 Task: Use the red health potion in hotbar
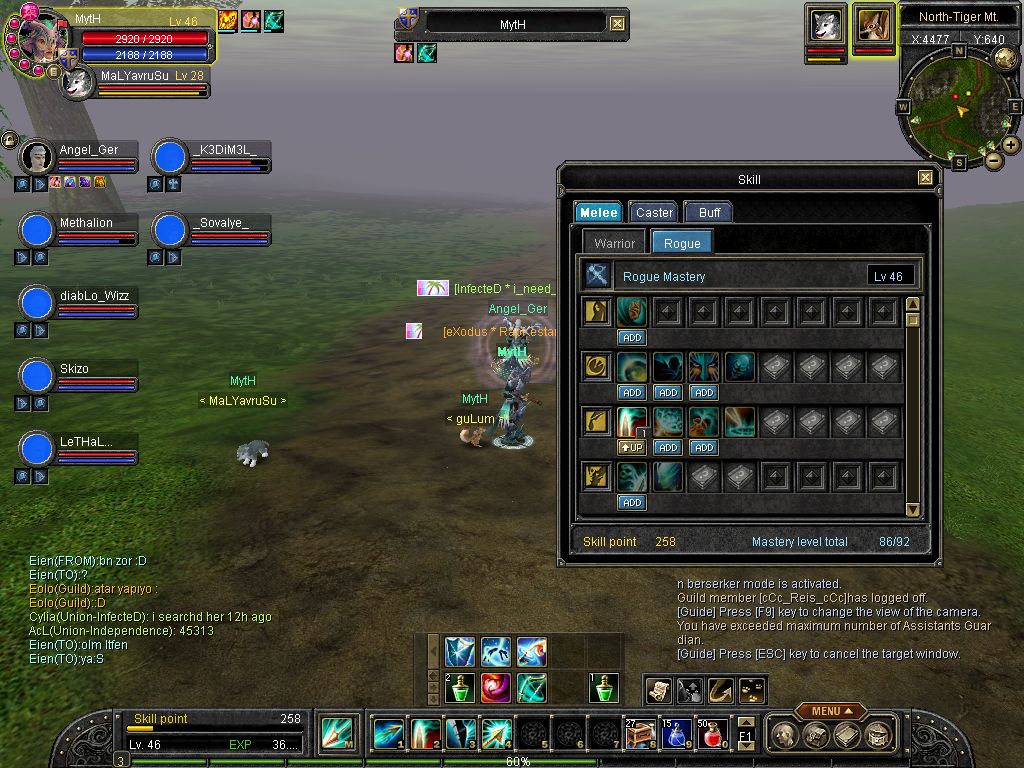[x=711, y=735]
